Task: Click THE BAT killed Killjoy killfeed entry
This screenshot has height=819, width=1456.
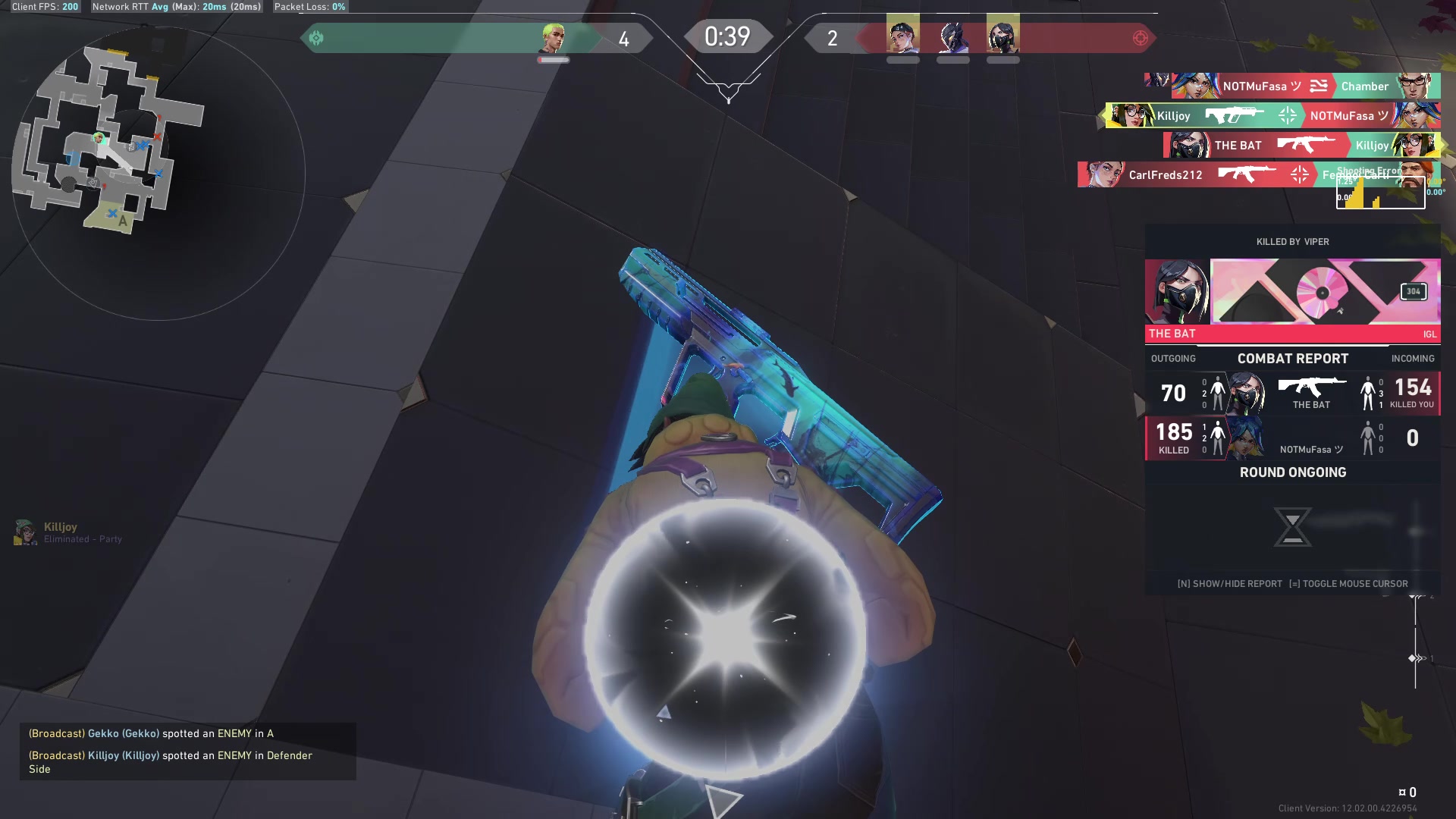Action: (1301, 145)
